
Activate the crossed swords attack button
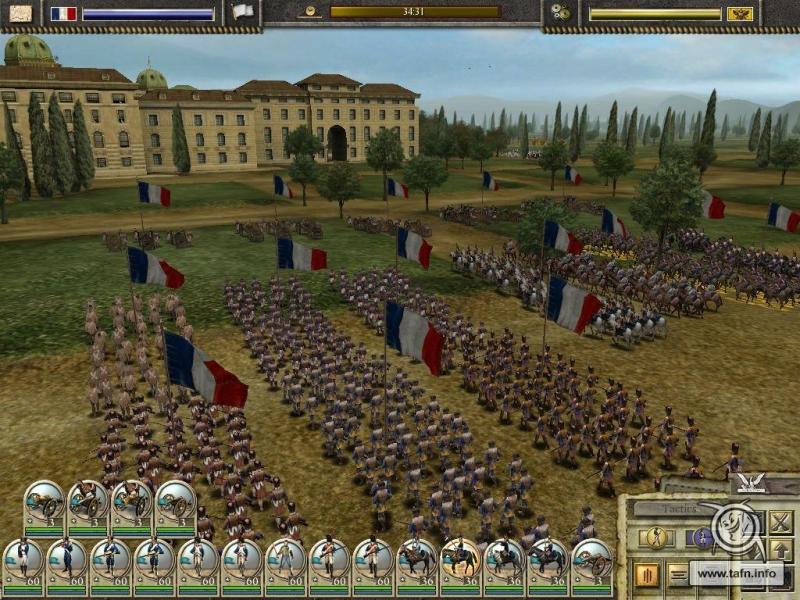[780, 521]
